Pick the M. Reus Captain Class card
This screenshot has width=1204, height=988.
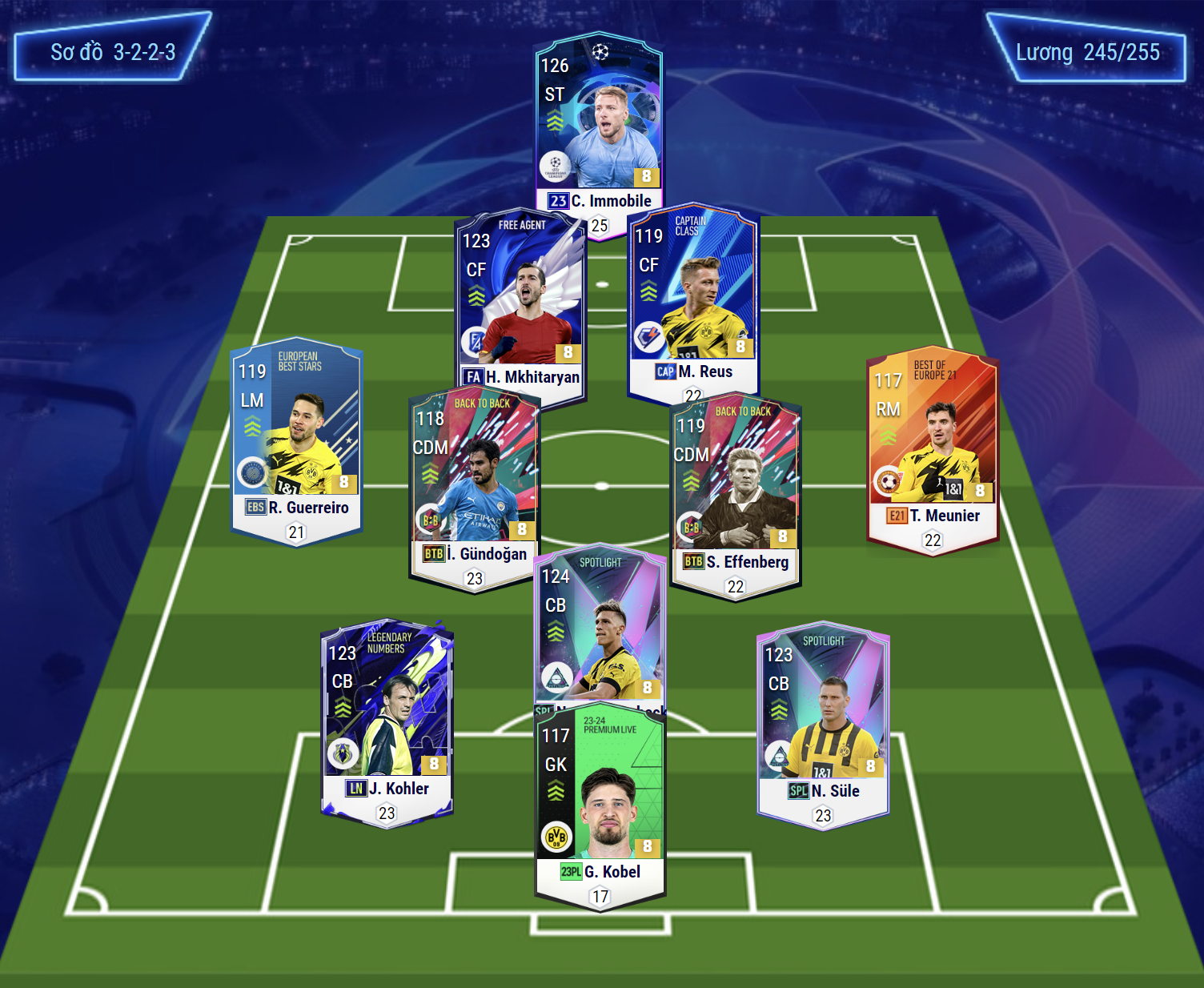point(692,296)
